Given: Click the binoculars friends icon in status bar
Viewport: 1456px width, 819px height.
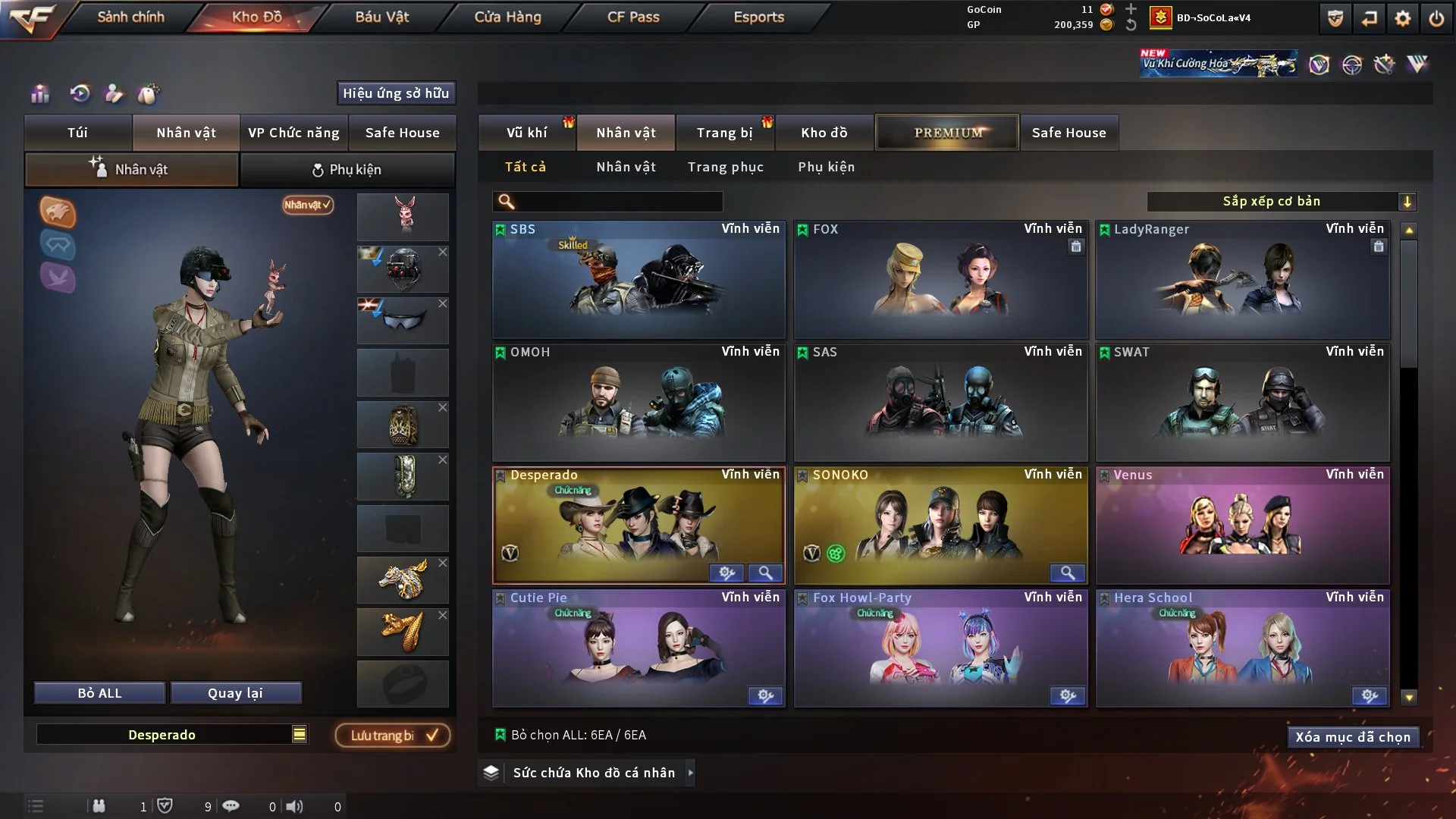Looking at the screenshot, I should (99, 805).
